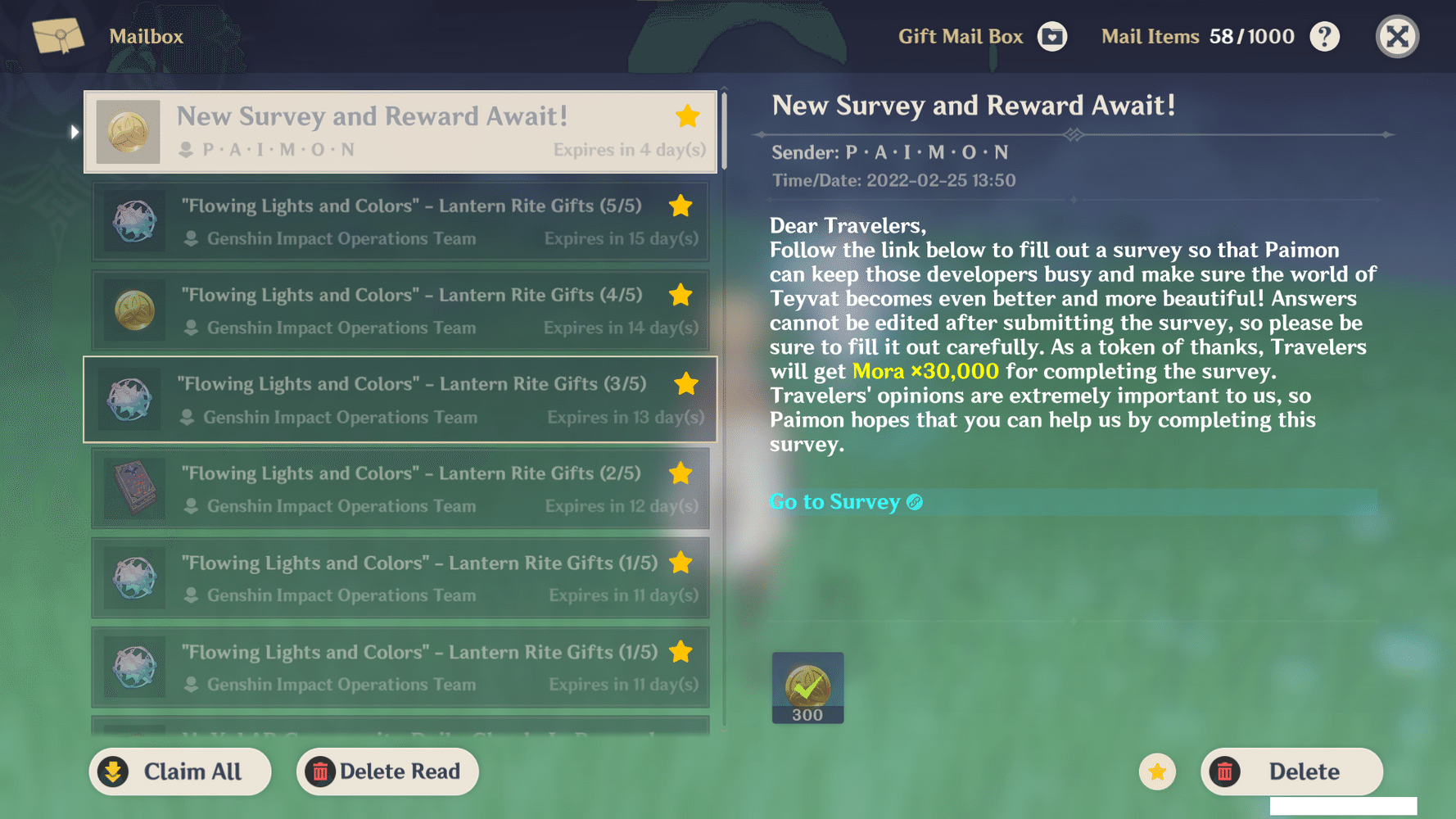The width and height of the screenshot is (1456, 819).
Task: Click the recipe book icon on Lantern Rite Gifts (2/5)
Action: pyautogui.click(x=133, y=489)
